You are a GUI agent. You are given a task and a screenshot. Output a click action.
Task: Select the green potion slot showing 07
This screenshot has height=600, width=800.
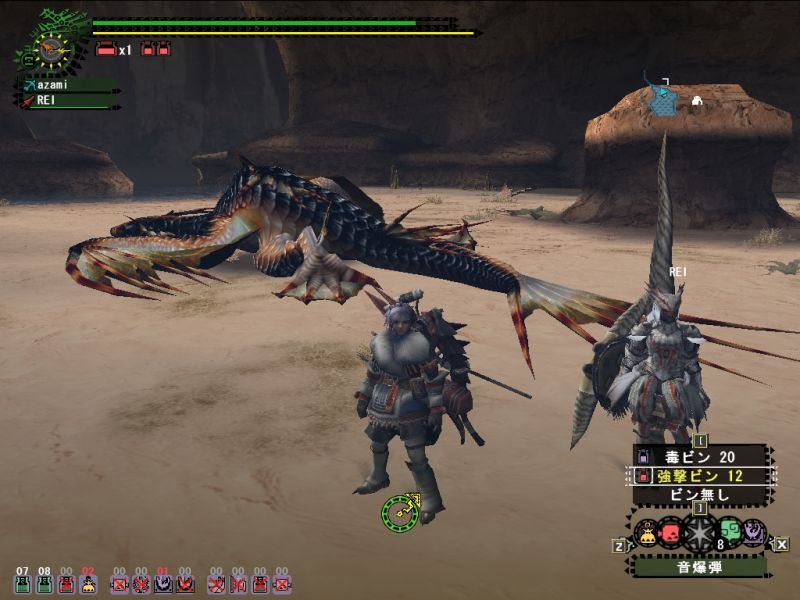pyautogui.click(x=23, y=584)
